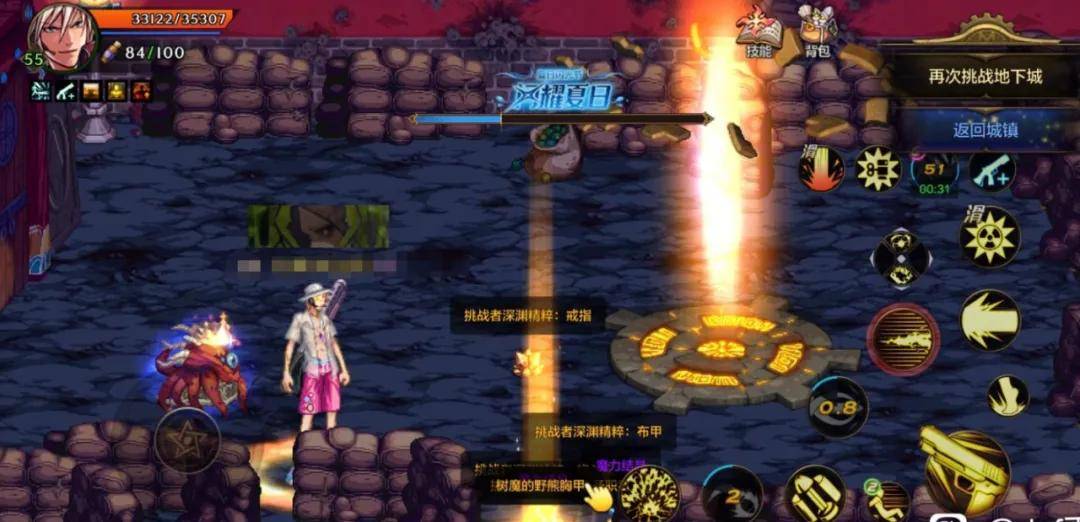
Task: Activate the radiation burst skill
Action: tap(989, 237)
